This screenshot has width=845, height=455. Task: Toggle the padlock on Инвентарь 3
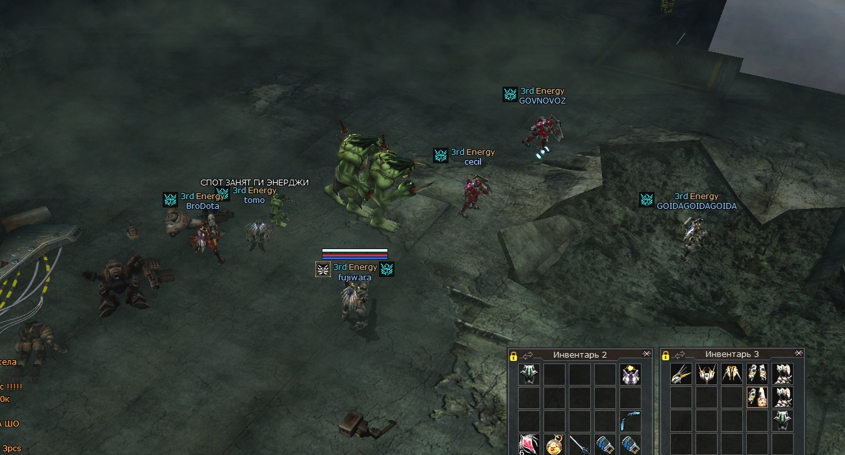coord(666,356)
